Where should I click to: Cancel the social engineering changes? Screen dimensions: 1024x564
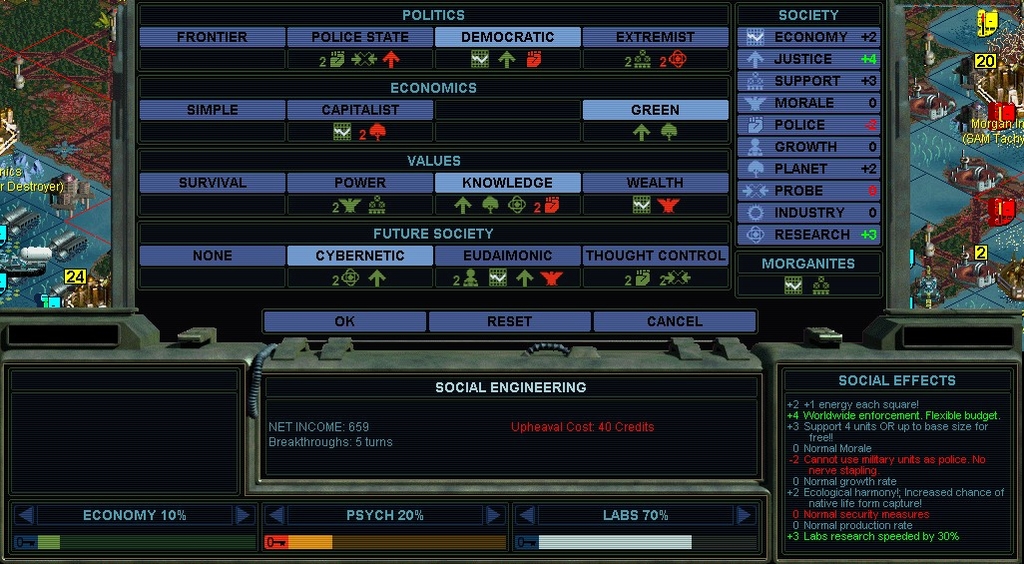[x=674, y=321]
